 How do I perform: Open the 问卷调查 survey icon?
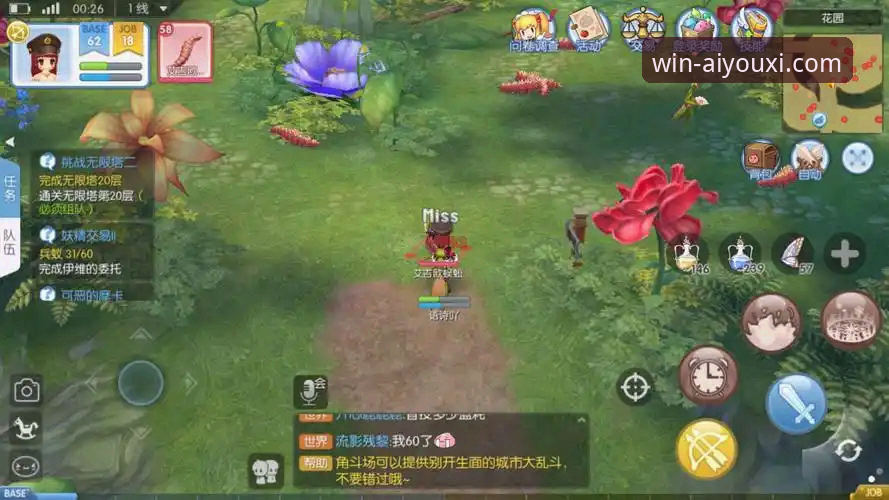click(x=535, y=27)
